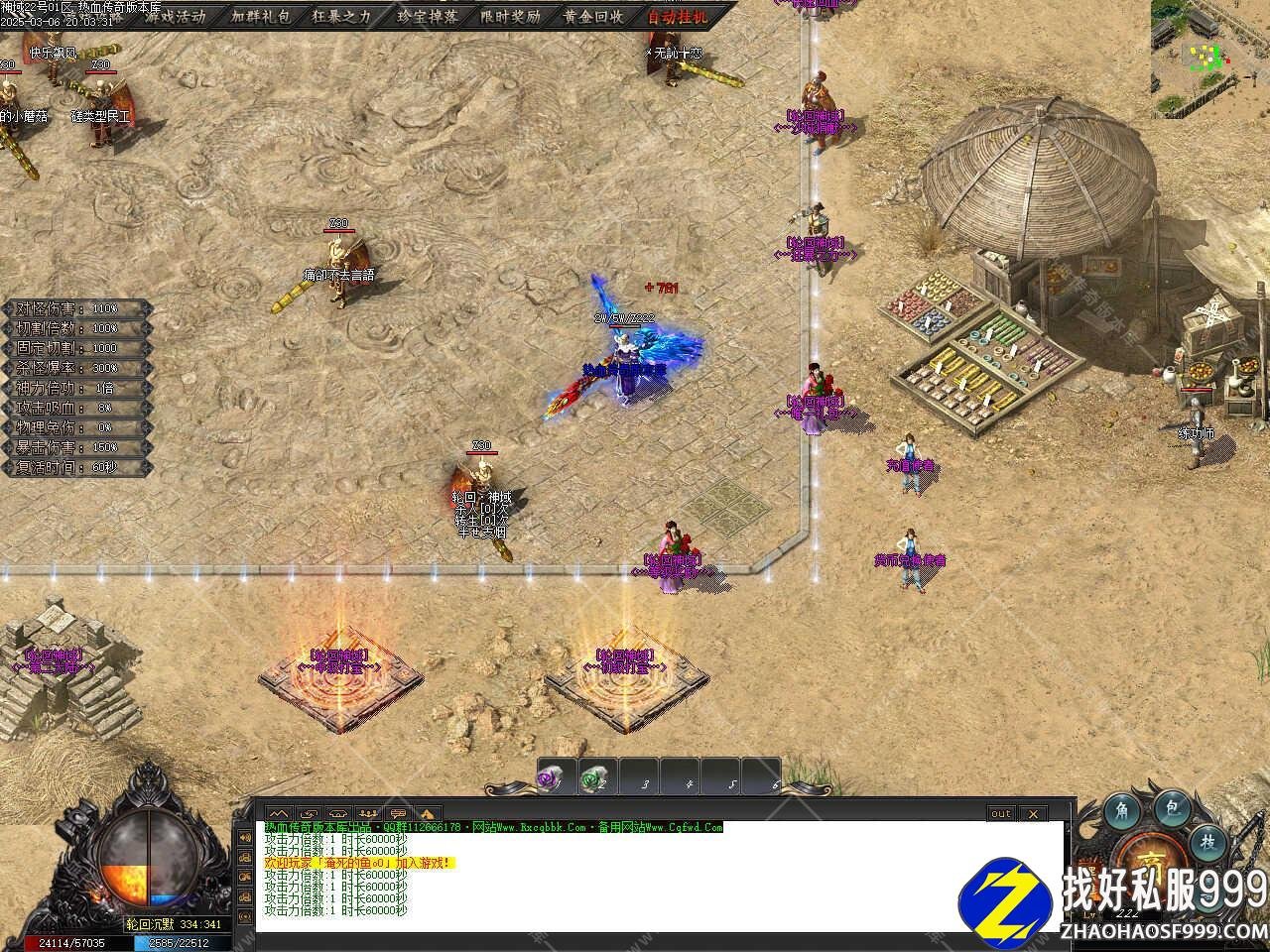Use the green item in hotbar slot 2
1270x952 pixels.
(x=592, y=780)
